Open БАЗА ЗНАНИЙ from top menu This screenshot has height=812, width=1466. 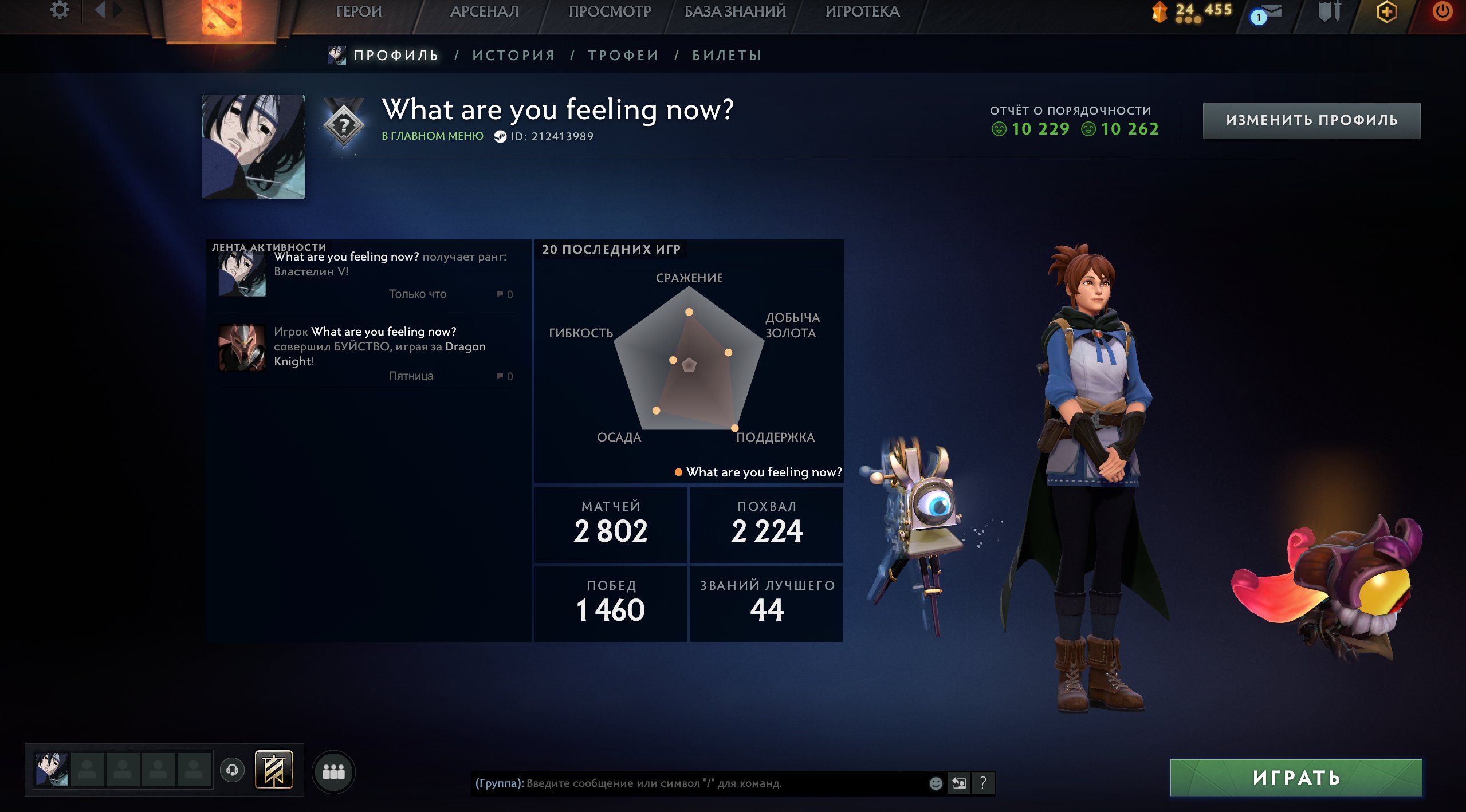click(x=734, y=11)
